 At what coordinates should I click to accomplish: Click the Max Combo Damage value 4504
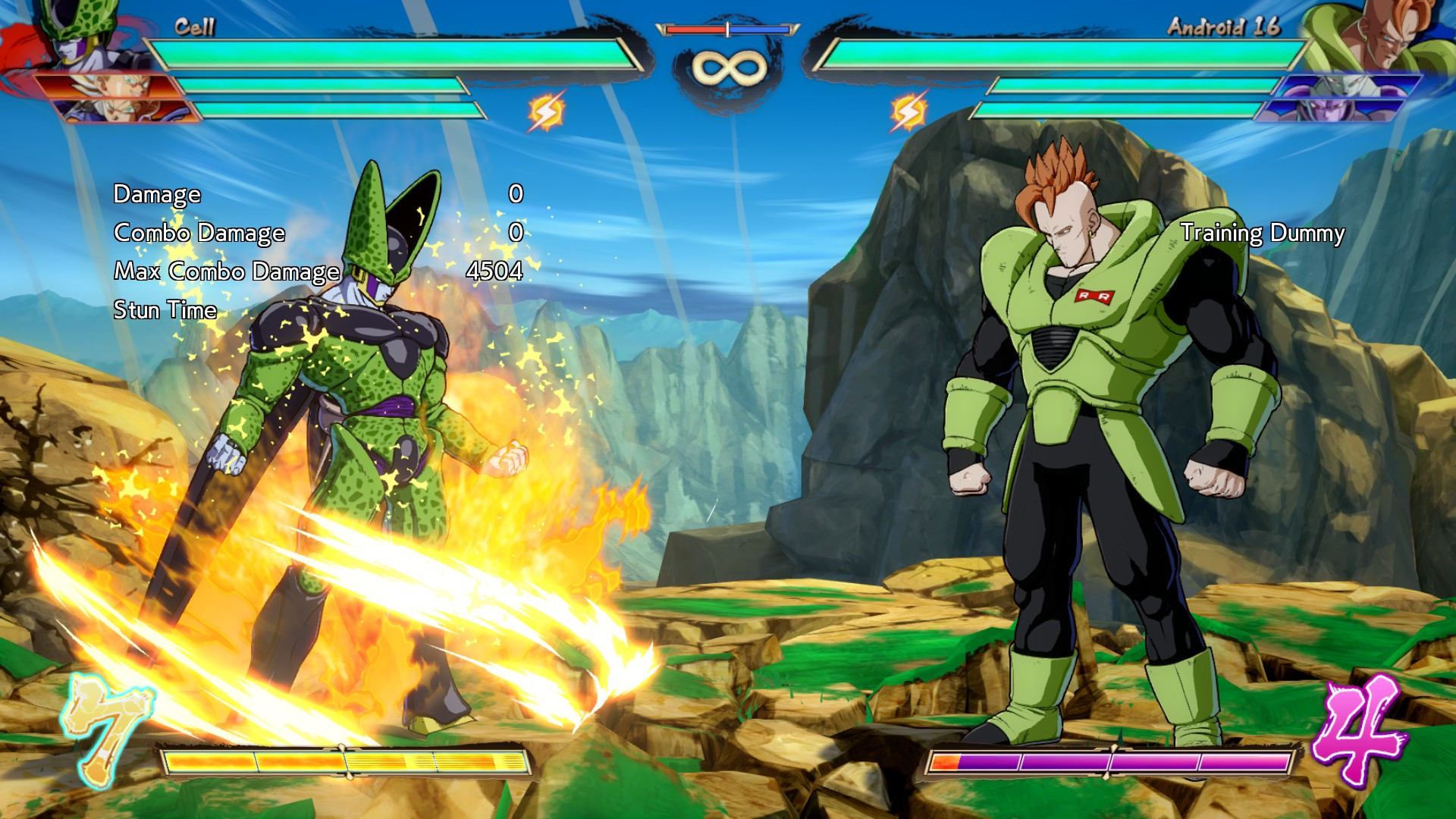[x=495, y=271]
